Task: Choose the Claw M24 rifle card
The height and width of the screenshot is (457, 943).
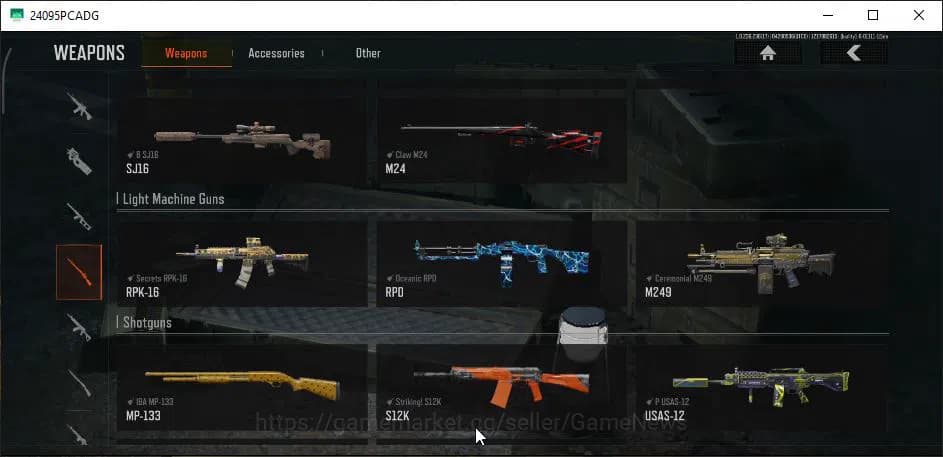Action: tap(501, 139)
